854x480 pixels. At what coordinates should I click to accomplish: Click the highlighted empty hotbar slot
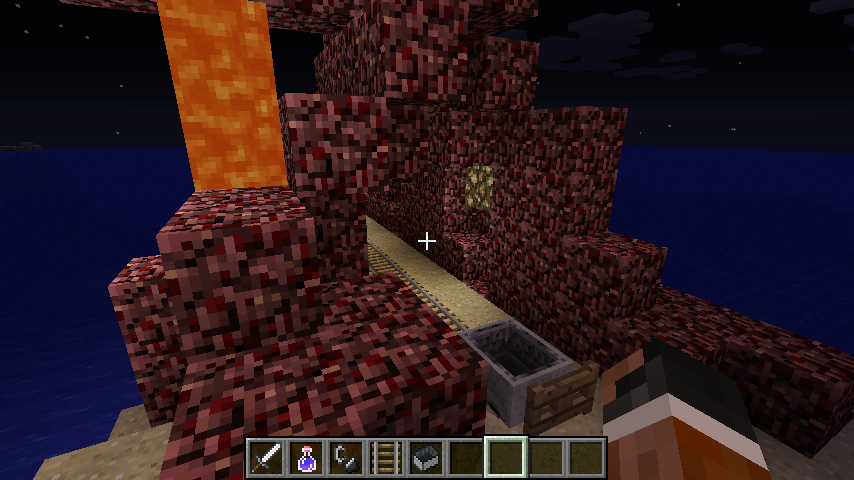click(x=506, y=457)
